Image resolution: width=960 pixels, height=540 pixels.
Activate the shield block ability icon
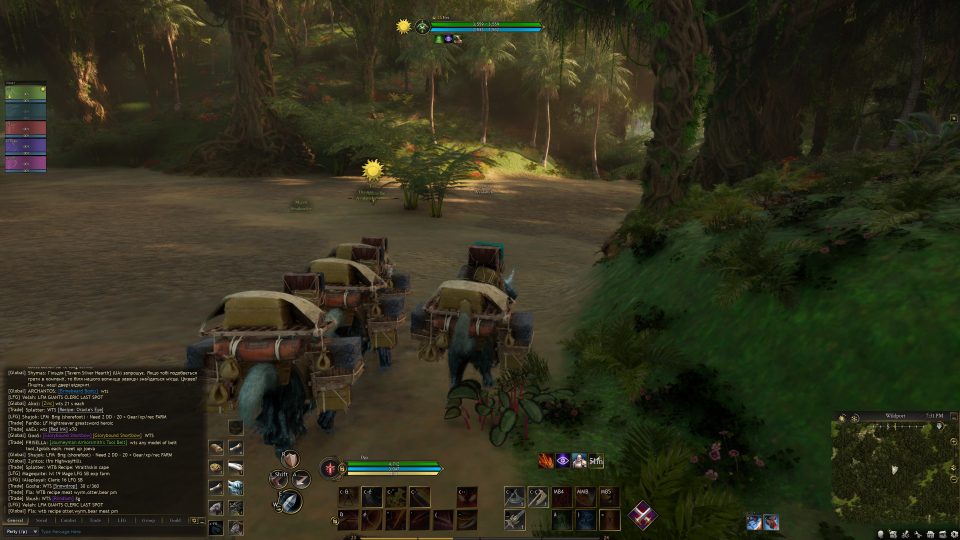pos(290,459)
